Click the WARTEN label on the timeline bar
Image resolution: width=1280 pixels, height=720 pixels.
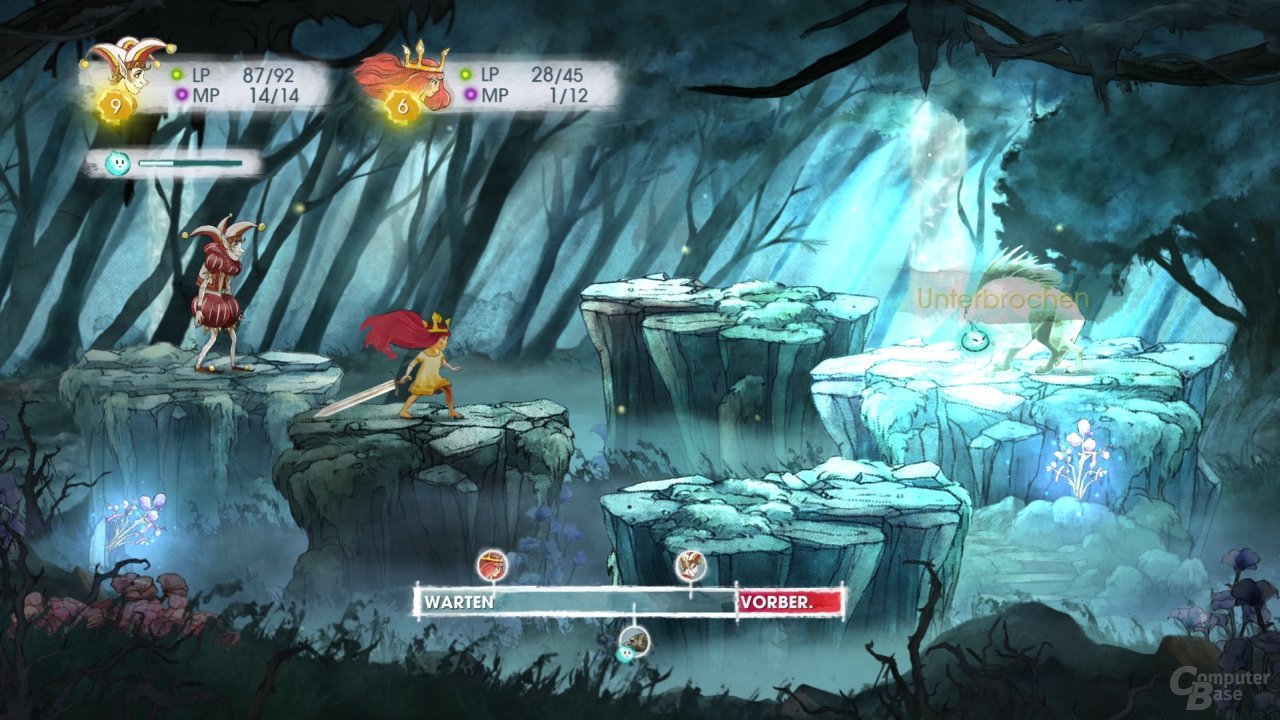[457, 601]
